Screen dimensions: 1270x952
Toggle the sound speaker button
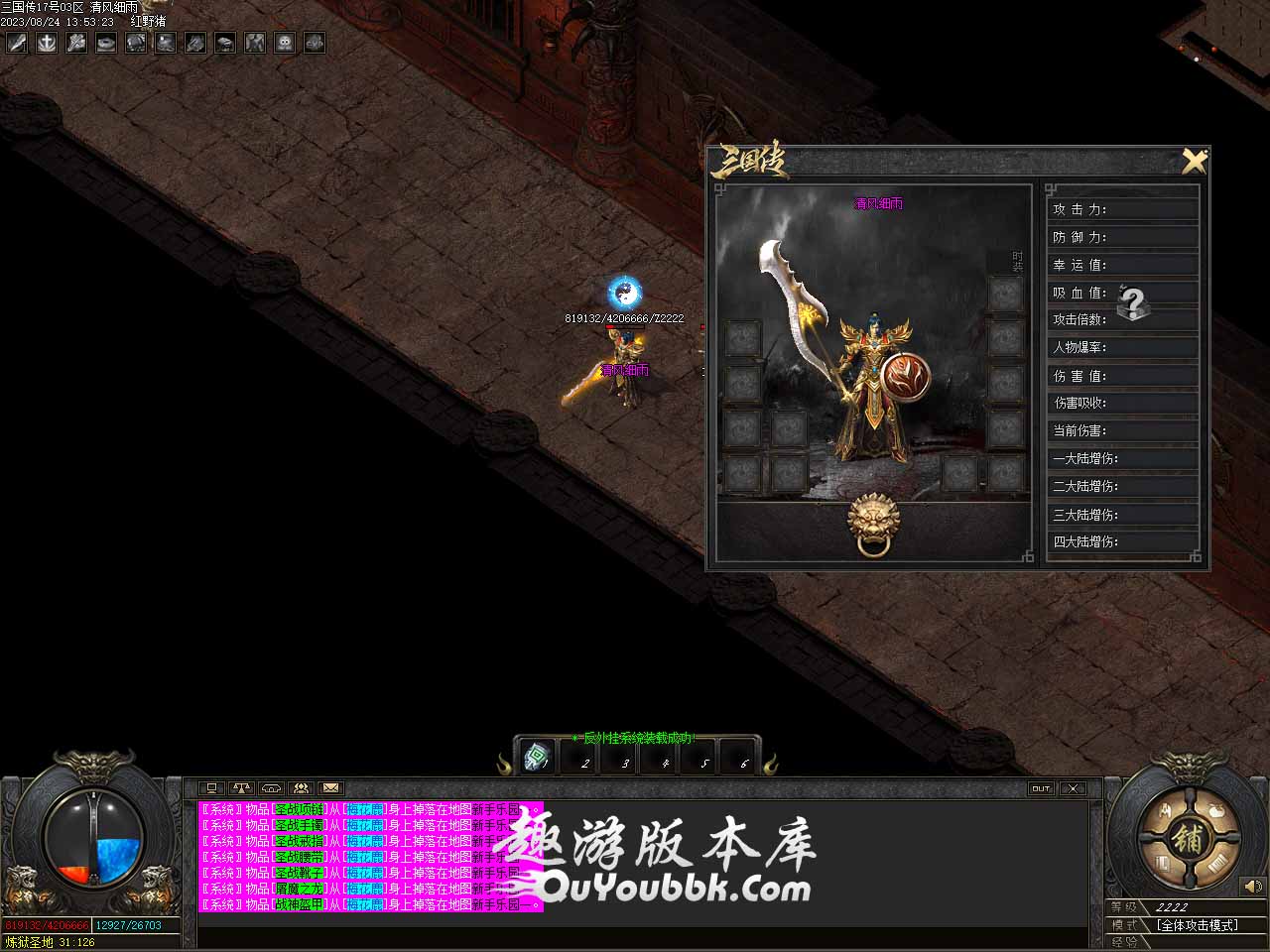1252,886
